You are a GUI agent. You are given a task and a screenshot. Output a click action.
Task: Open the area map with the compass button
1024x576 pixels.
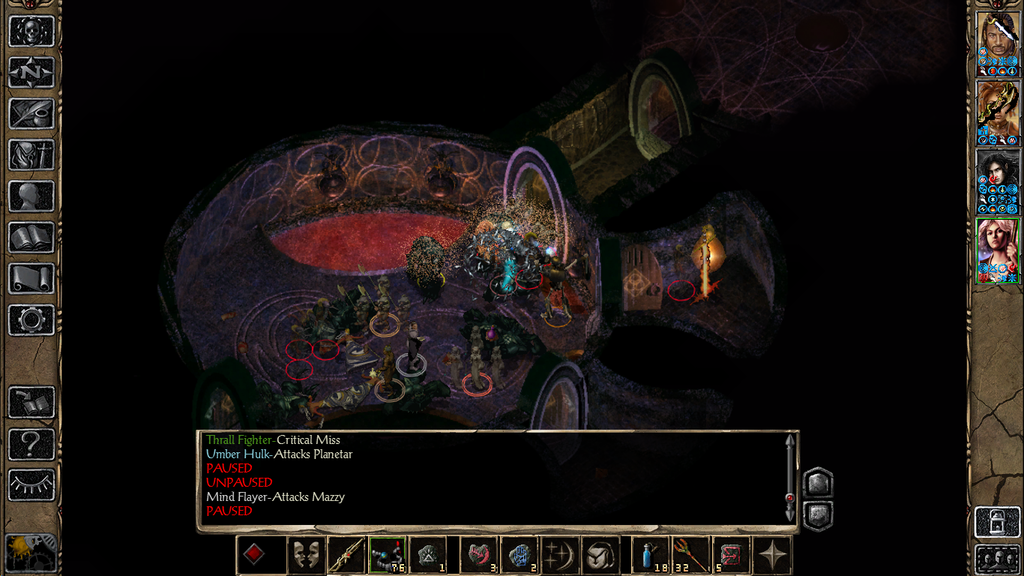pos(31,72)
